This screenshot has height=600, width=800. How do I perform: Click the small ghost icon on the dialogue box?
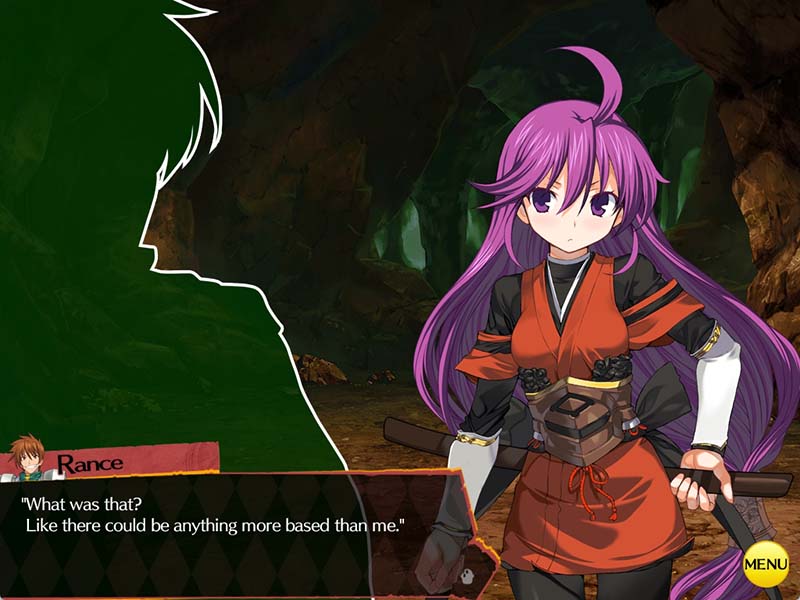(x=468, y=575)
